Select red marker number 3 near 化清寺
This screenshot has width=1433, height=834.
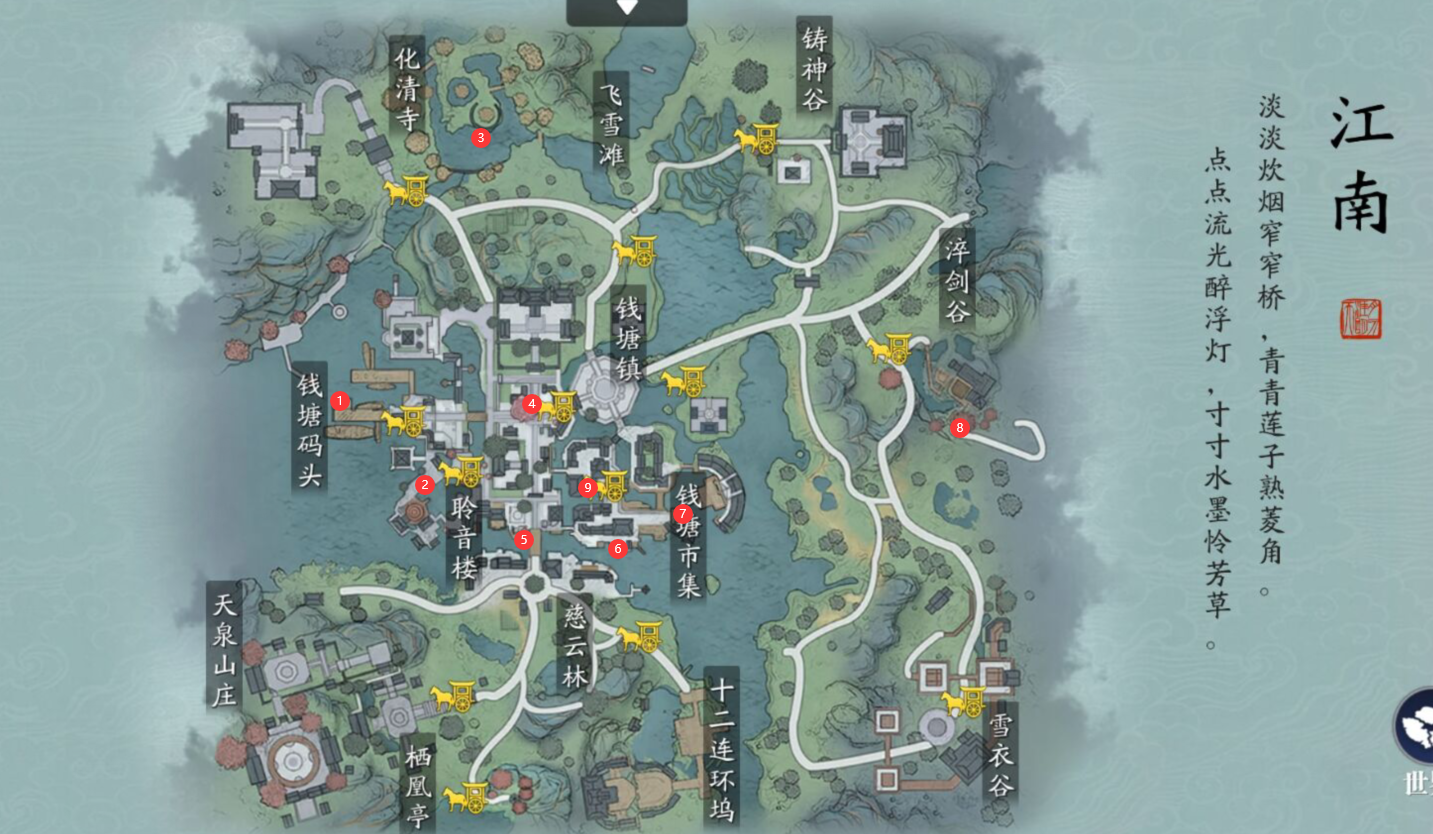(479, 137)
